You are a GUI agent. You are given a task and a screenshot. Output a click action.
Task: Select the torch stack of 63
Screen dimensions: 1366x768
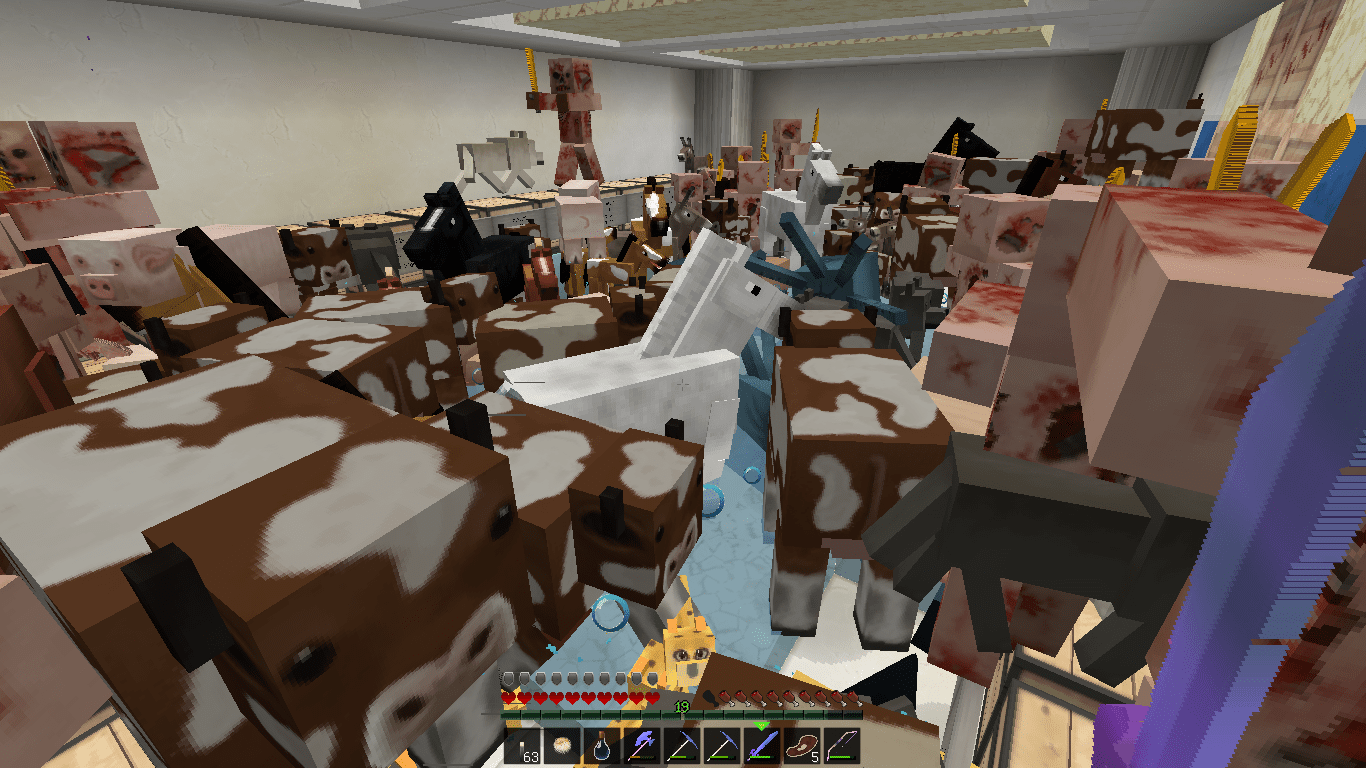click(522, 746)
